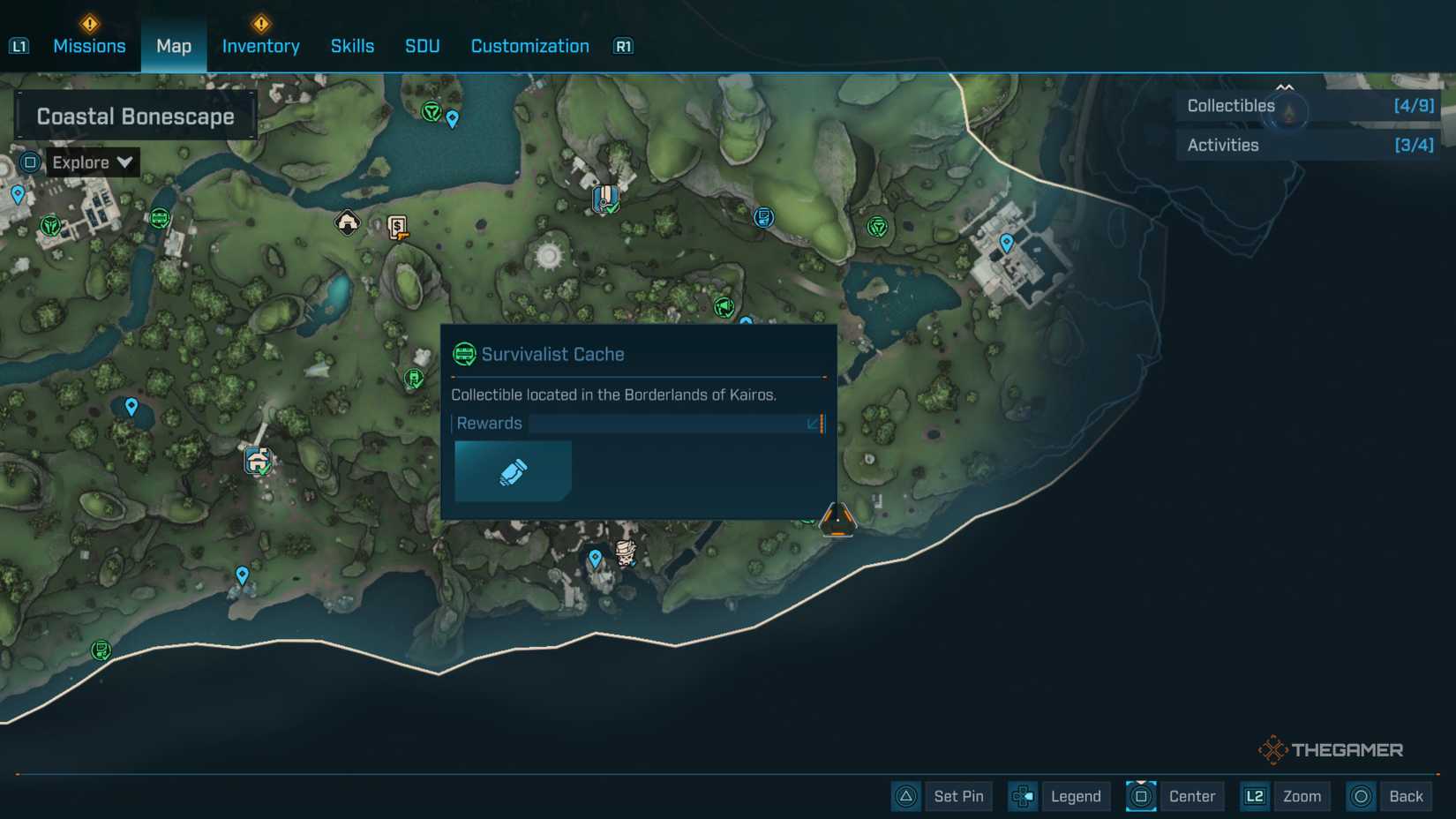Click the vending machine dollar icon beside the safehouse

[398, 228]
